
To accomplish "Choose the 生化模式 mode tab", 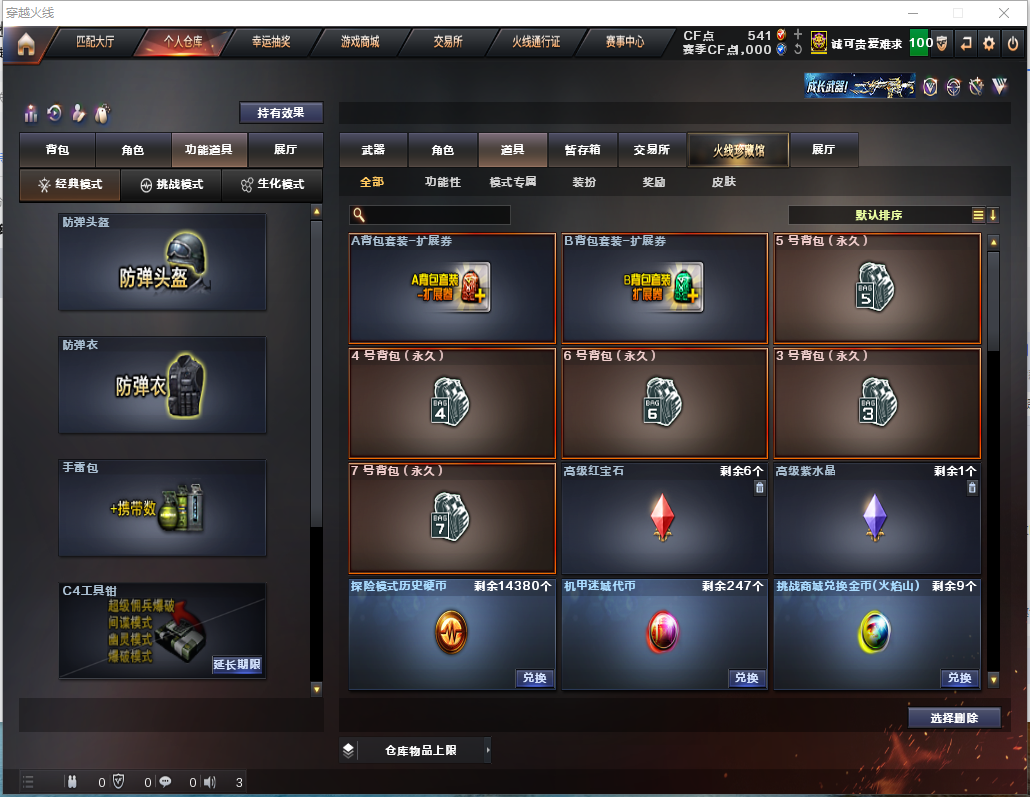I will tap(272, 184).
